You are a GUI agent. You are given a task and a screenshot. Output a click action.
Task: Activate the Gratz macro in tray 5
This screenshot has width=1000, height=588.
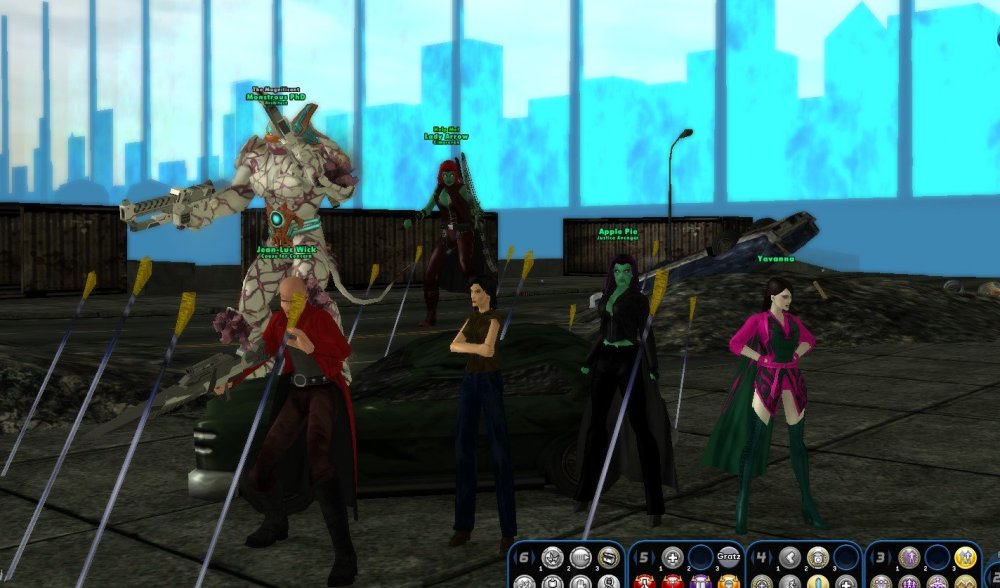click(x=727, y=558)
